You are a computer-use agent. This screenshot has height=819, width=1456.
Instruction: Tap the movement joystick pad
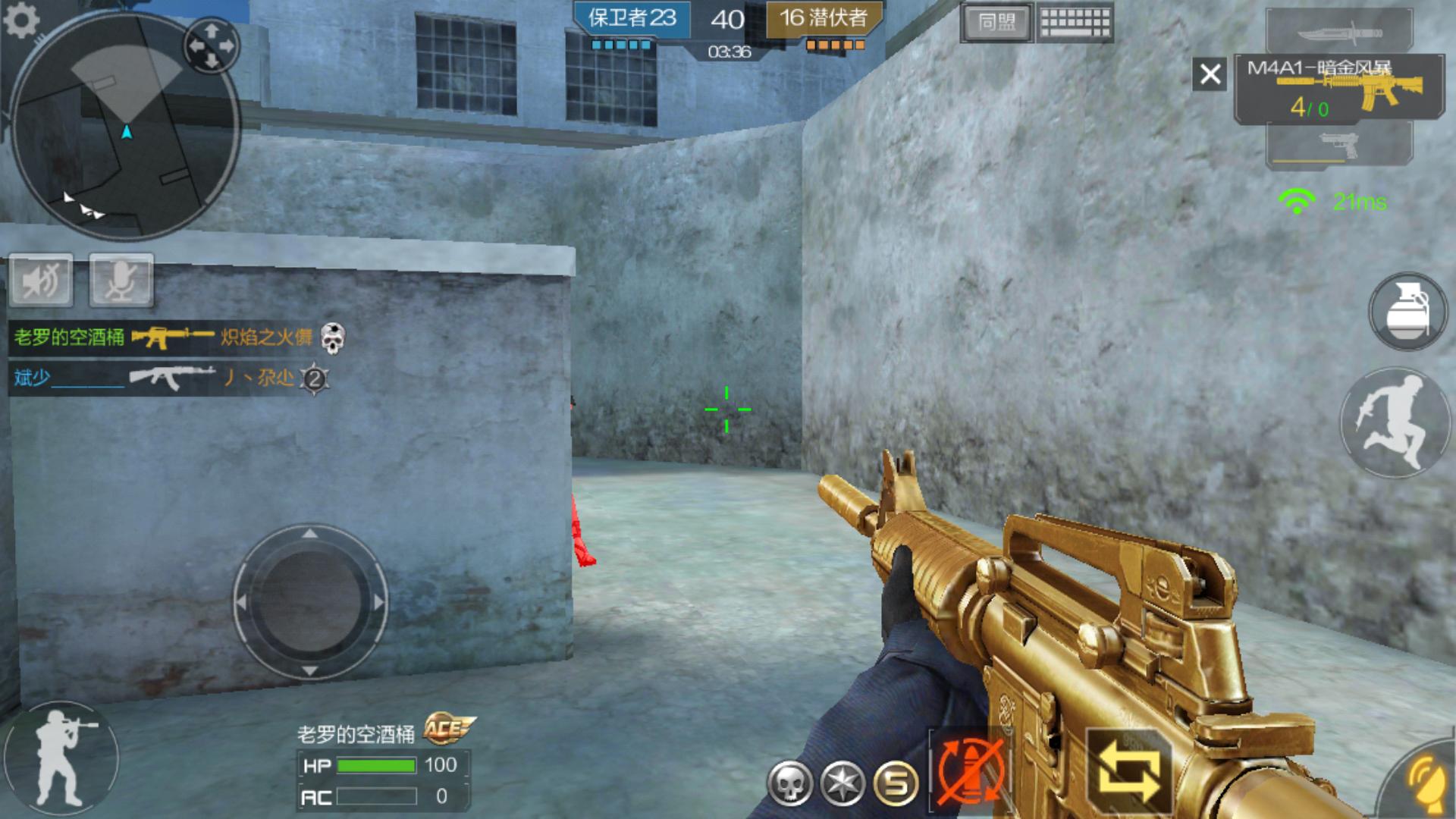pyautogui.click(x=310, y=601)
